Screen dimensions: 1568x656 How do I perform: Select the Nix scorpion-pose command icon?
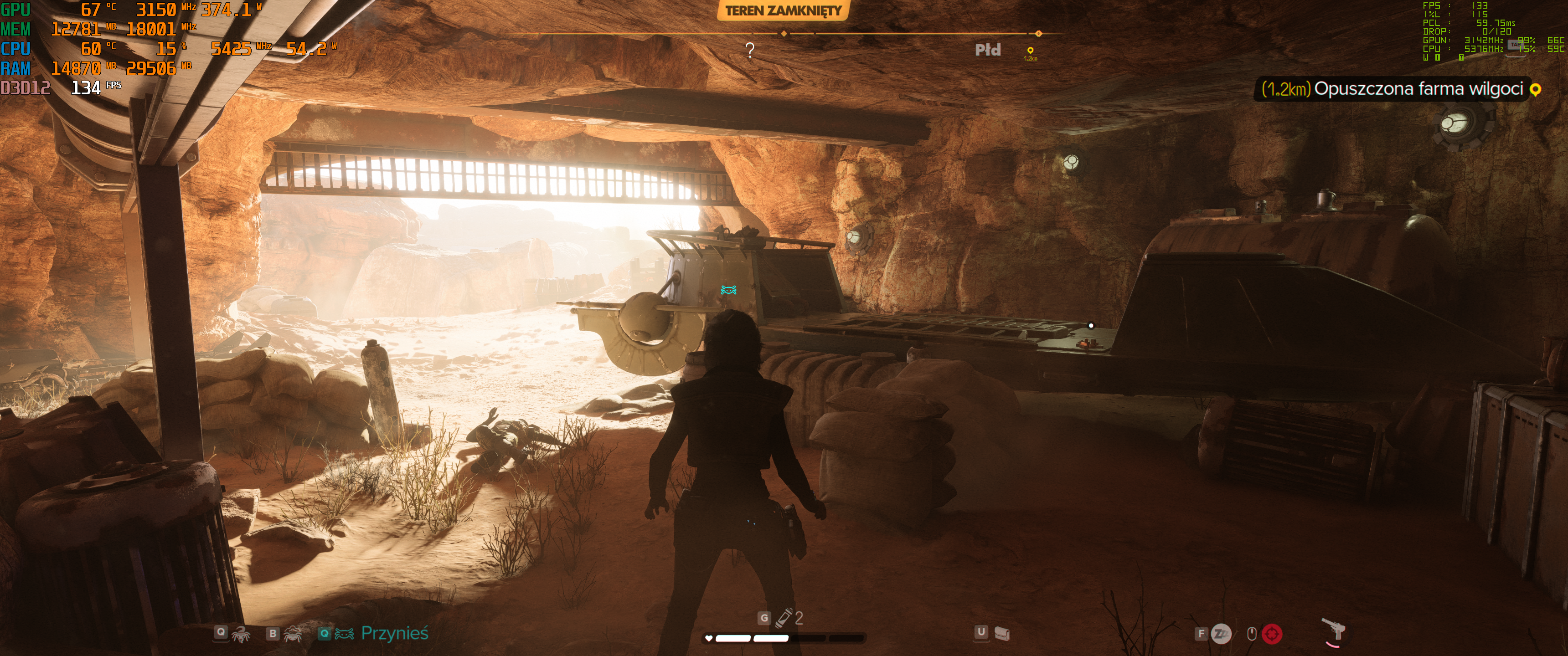[241, 634]
